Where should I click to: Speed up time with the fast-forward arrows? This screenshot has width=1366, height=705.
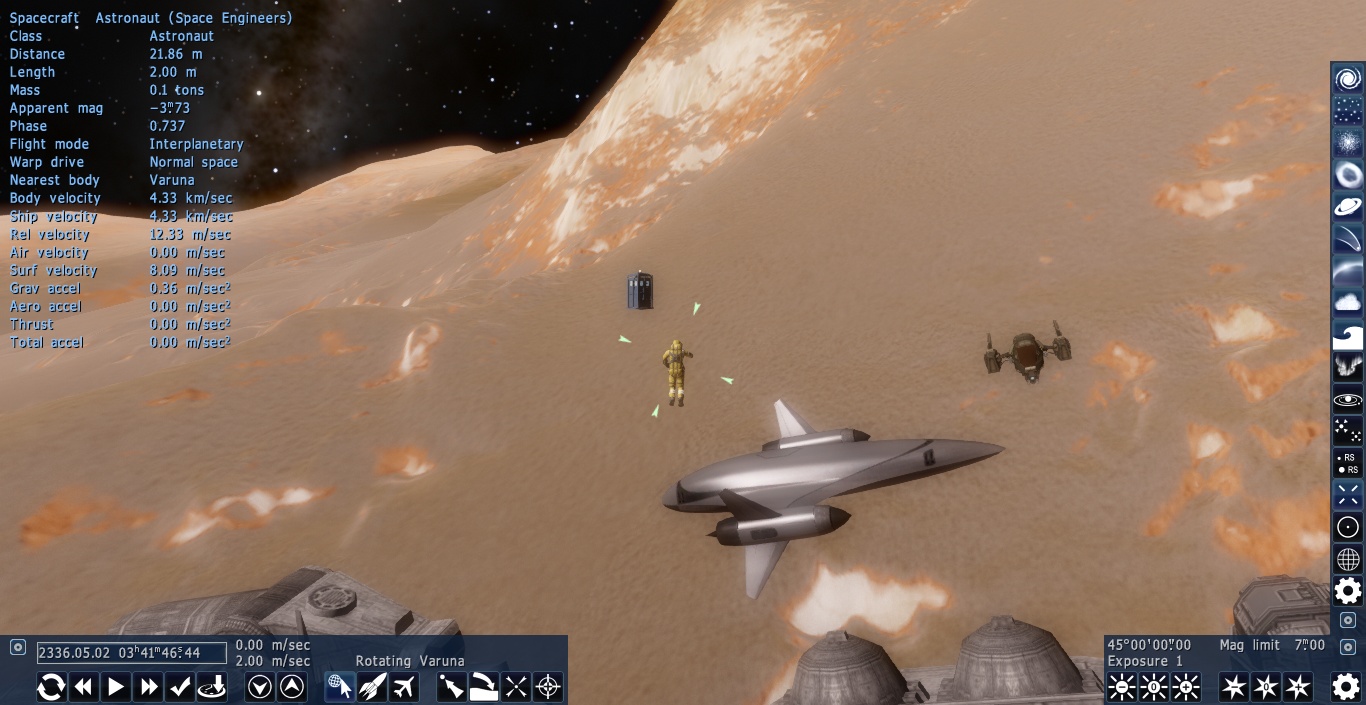[x=149, y=687]
